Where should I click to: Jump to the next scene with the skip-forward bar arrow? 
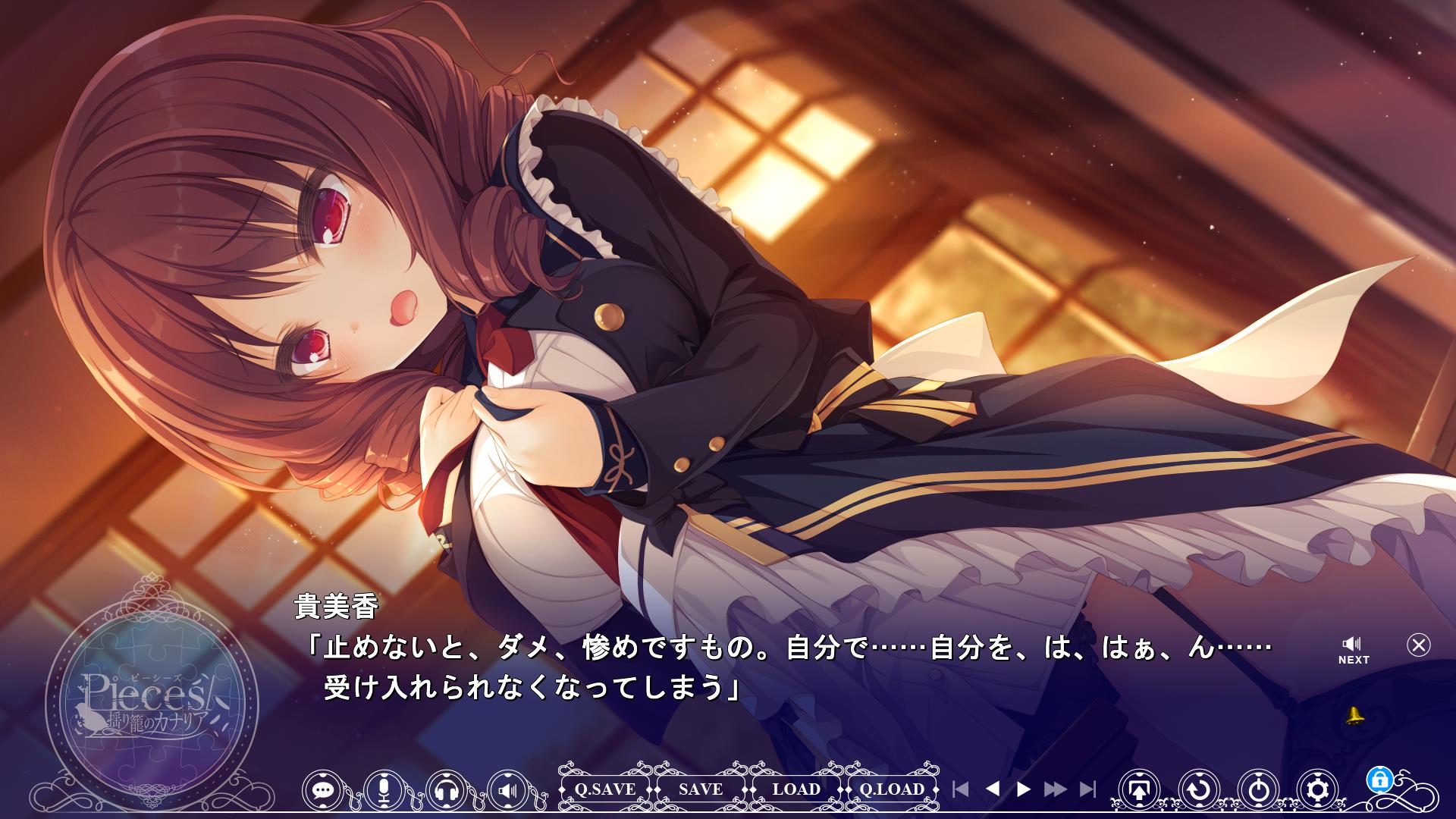pyautogui.click(x=1087, y=789)
